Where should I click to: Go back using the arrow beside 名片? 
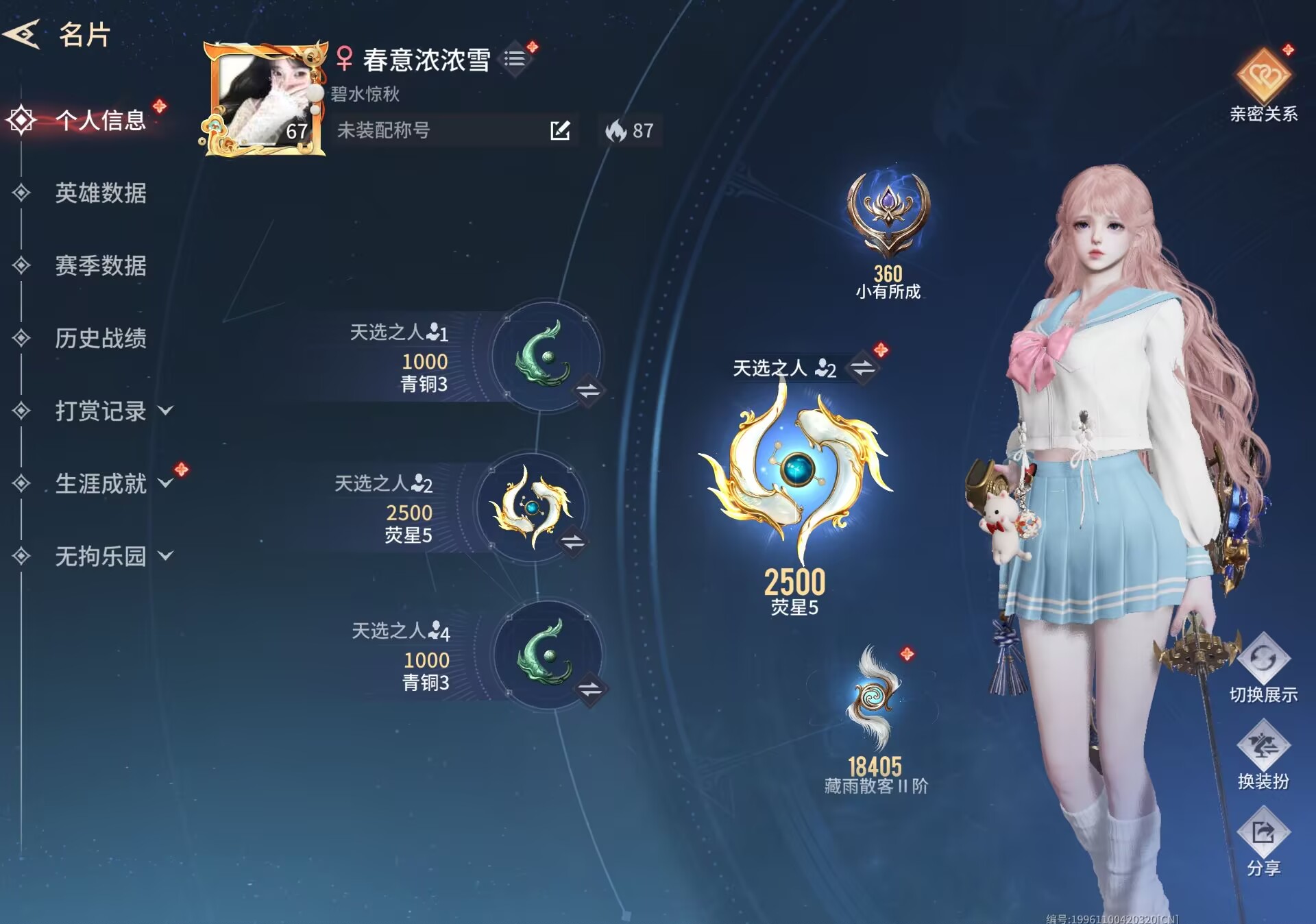pyautogui.click(x=22, y=34)
